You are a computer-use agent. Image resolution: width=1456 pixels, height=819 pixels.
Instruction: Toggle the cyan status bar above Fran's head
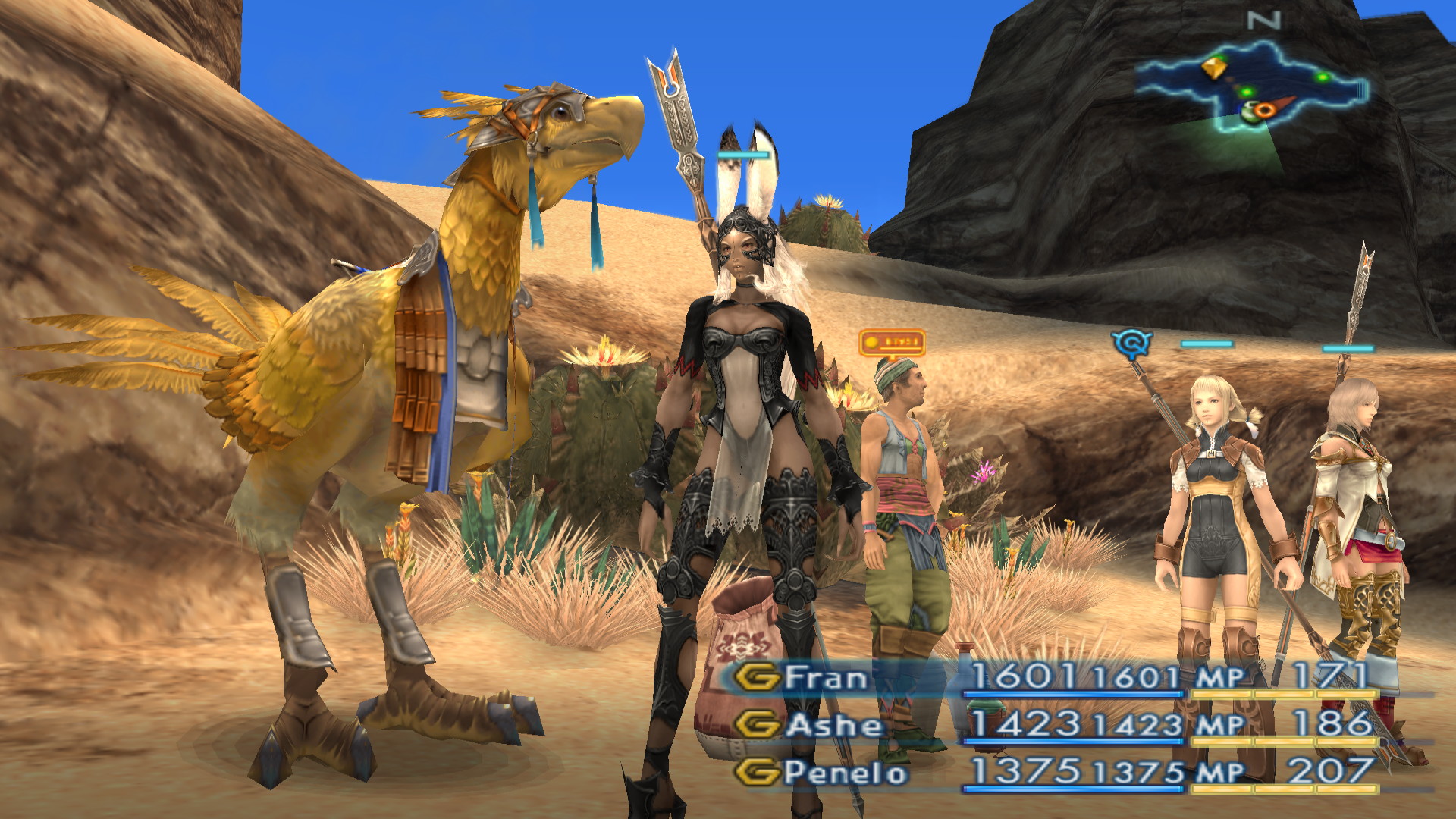742,155
